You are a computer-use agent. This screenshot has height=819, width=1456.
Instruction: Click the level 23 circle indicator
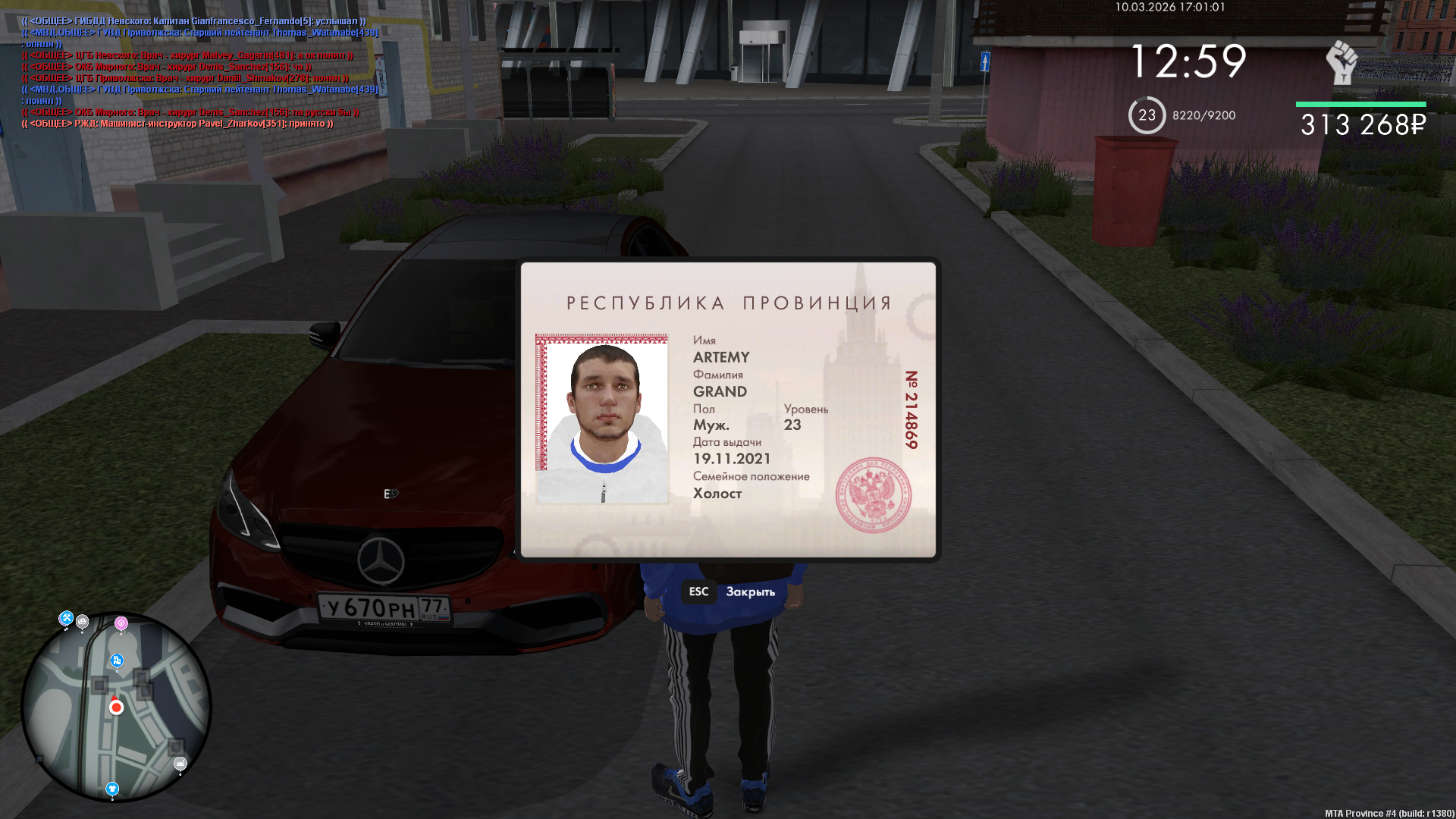tap(1147, 115)
